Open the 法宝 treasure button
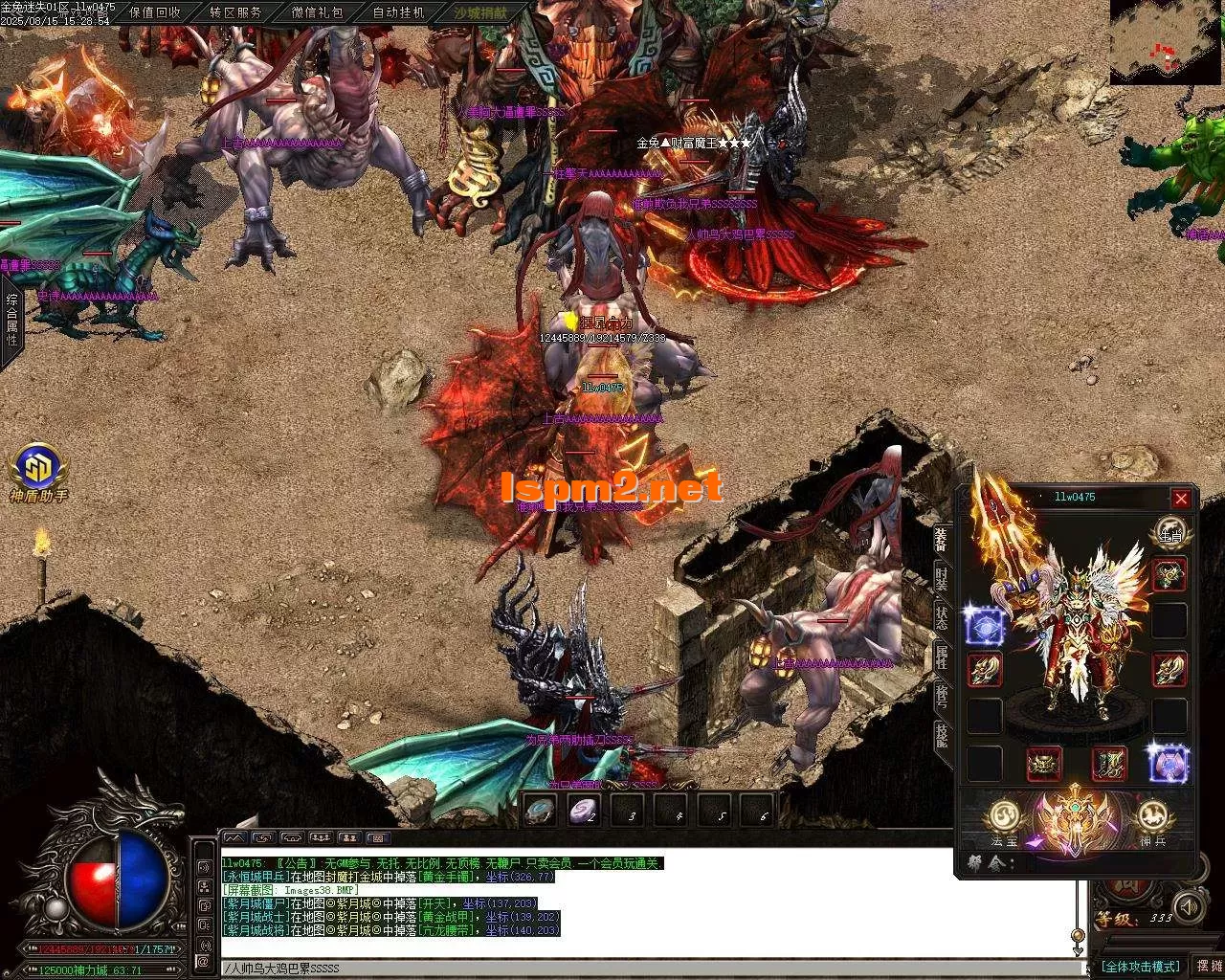1225x980 pixels. 1005,818
